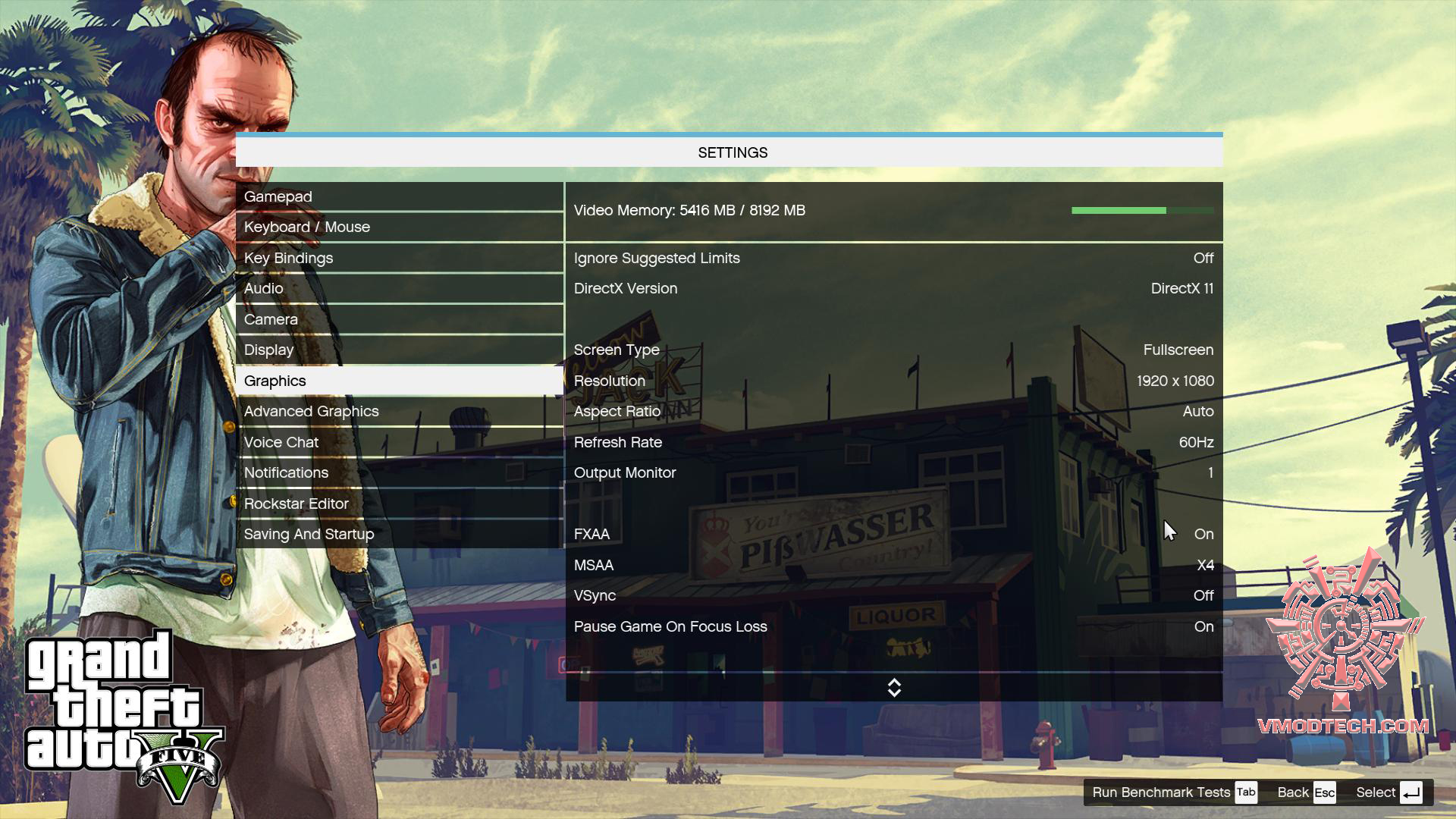Adjust the Refresh Rate setting
1456x819 pixels.
[893, 443]
